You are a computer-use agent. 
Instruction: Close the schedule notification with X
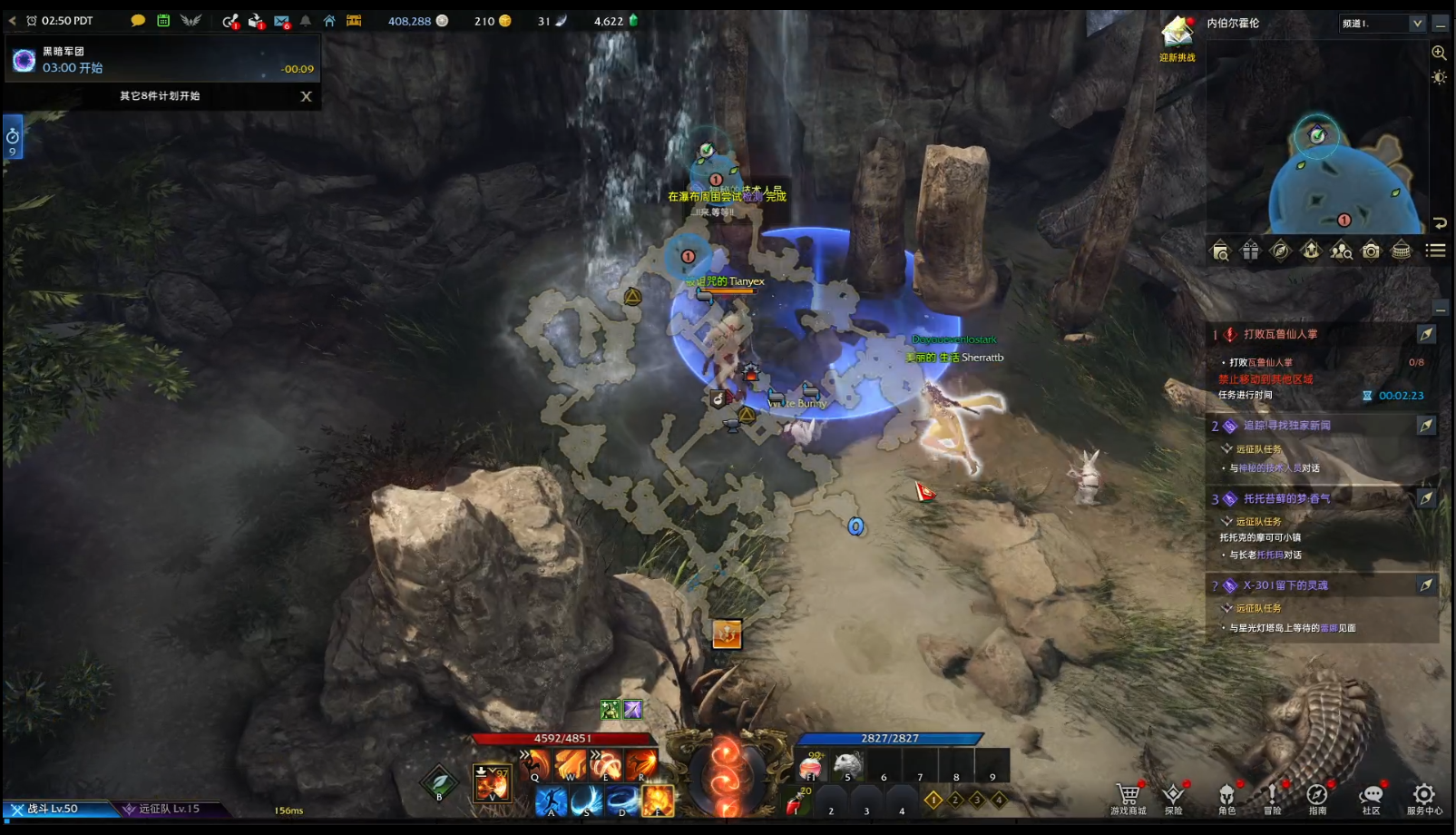coord(306,96)
